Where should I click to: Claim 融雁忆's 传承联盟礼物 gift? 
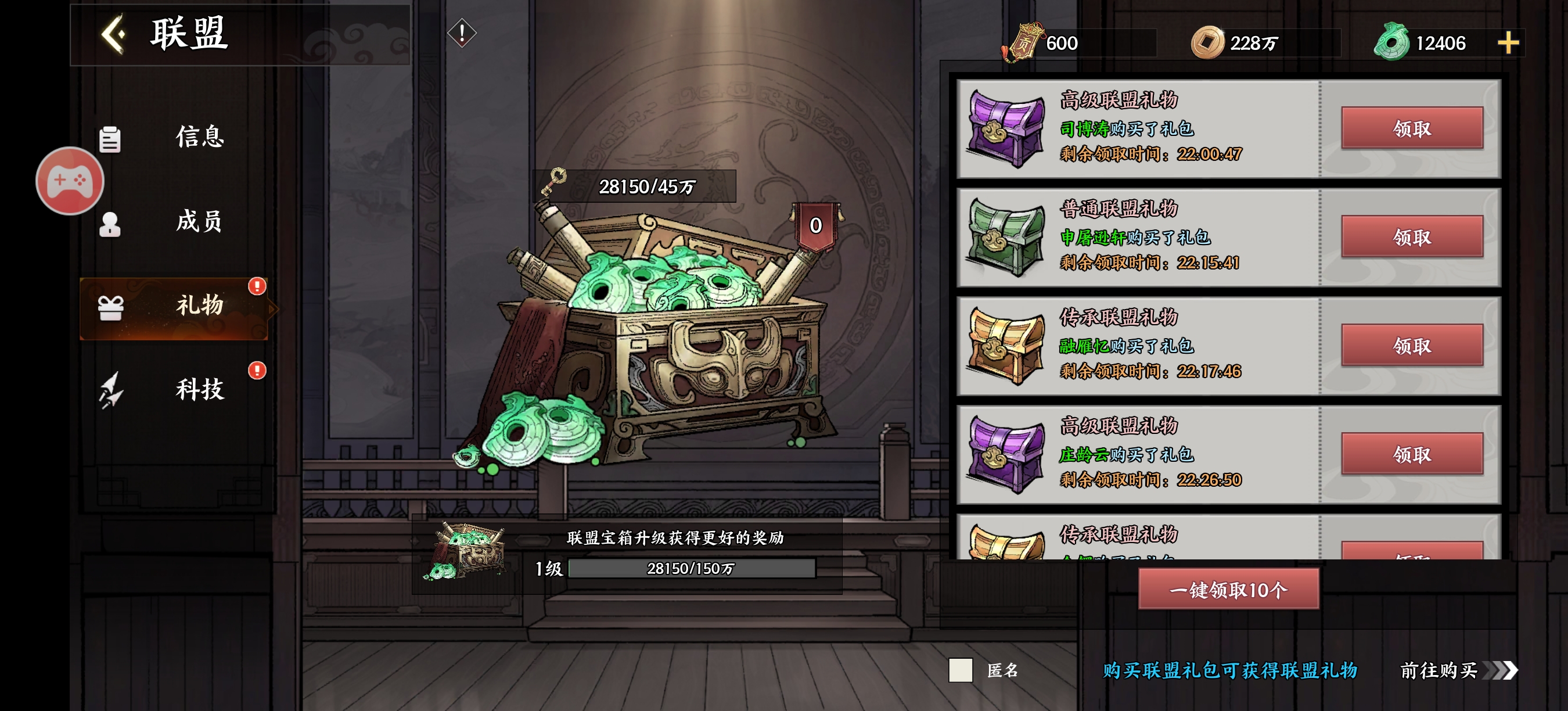(x=1412, y=346)
